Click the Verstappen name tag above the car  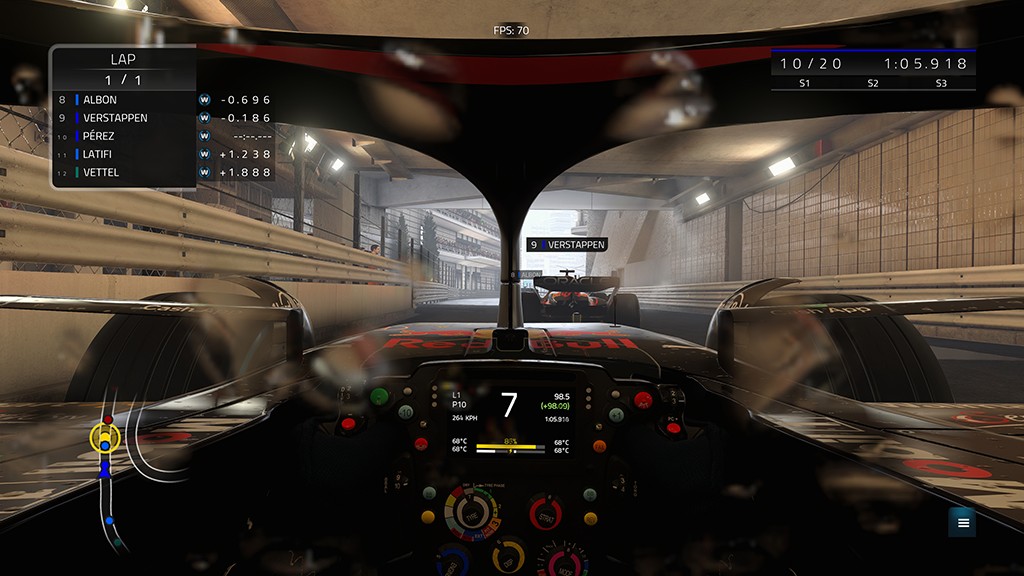[x=567, y=244]
